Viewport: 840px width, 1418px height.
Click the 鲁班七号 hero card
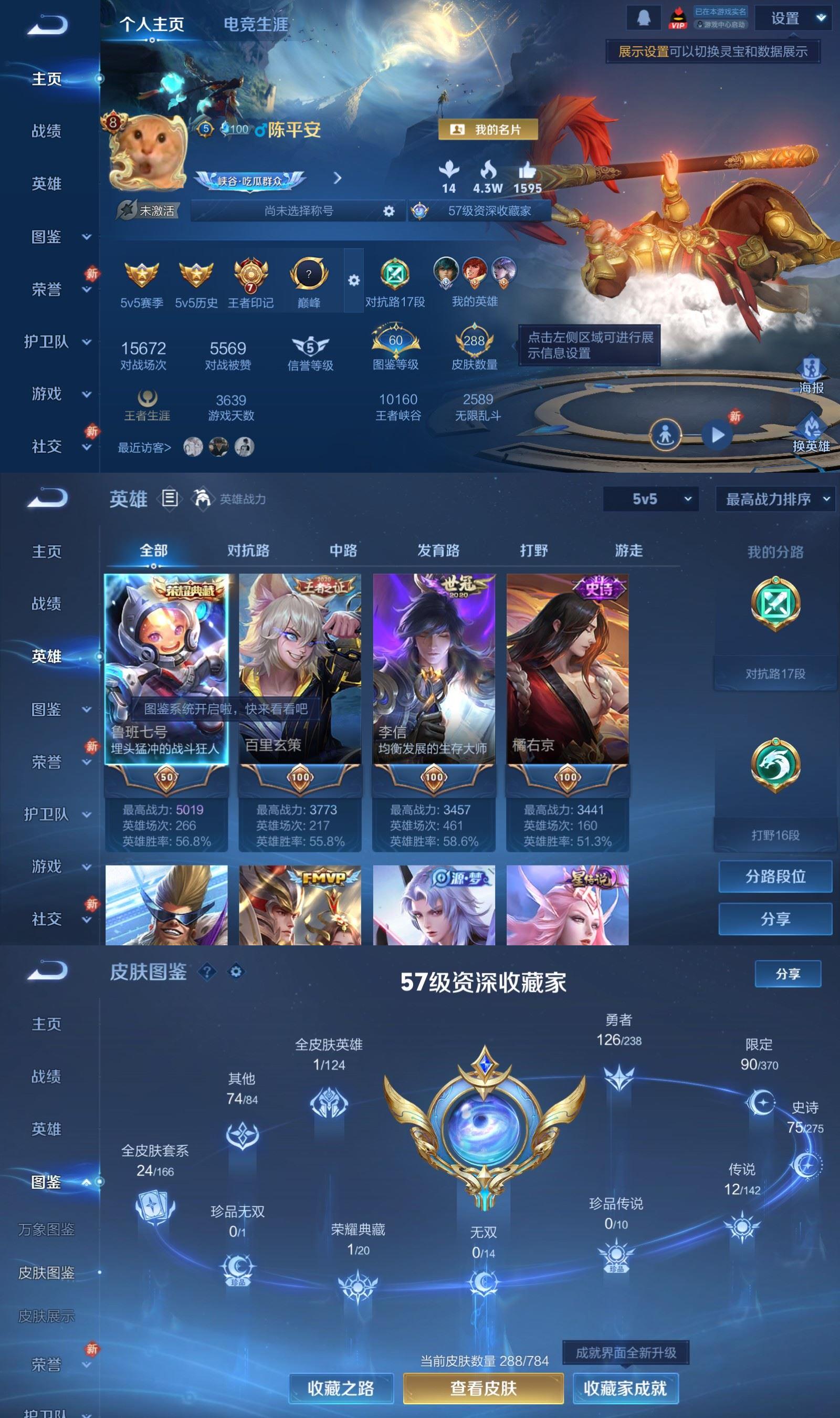pyautogui.click(x=166, y=679)
